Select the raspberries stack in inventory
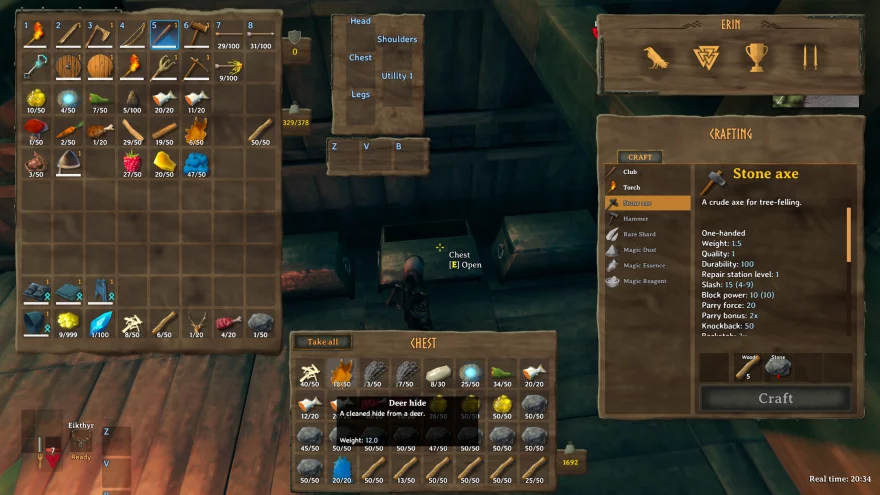Screen dimensions: 880x495 [133, 162]
